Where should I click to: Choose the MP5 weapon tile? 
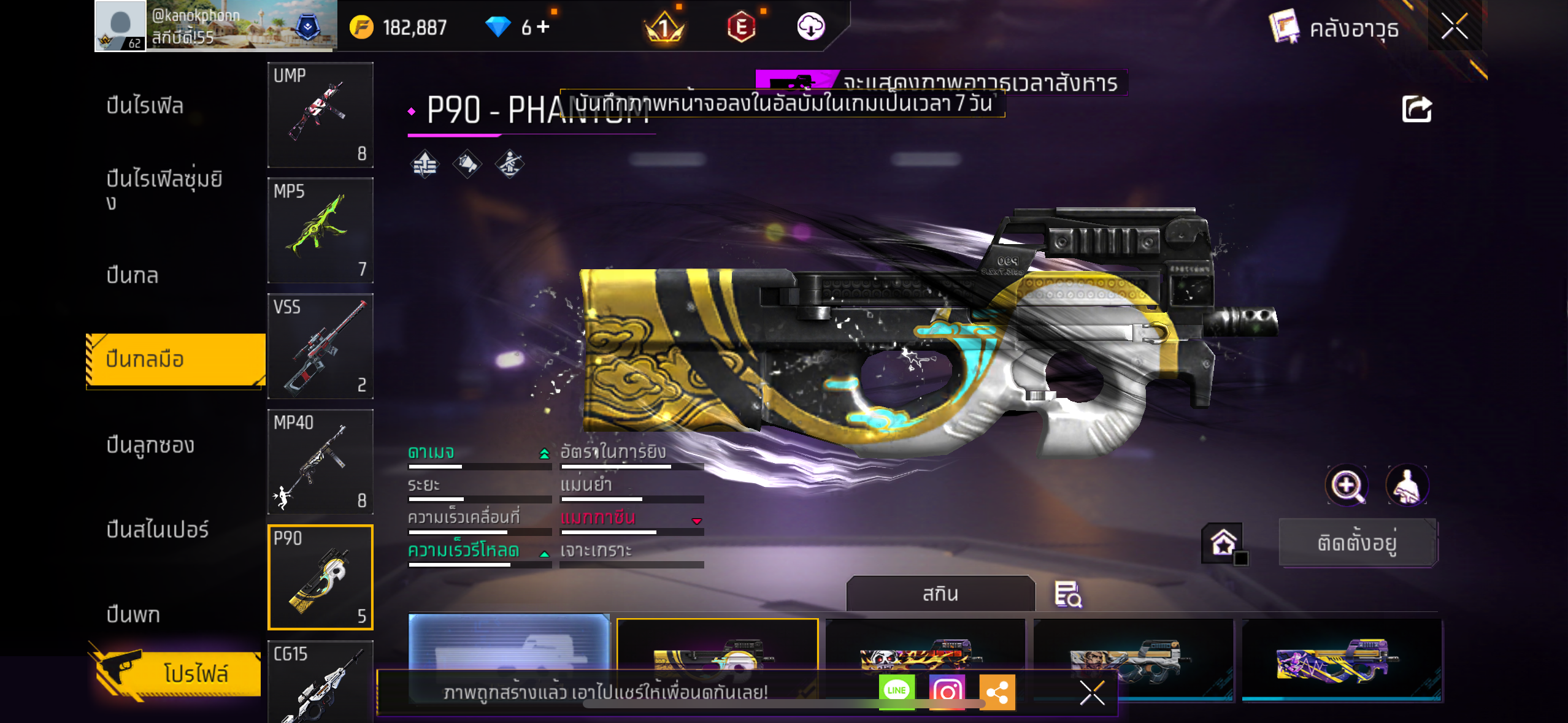pyautogui.click(x=320, y=231)
